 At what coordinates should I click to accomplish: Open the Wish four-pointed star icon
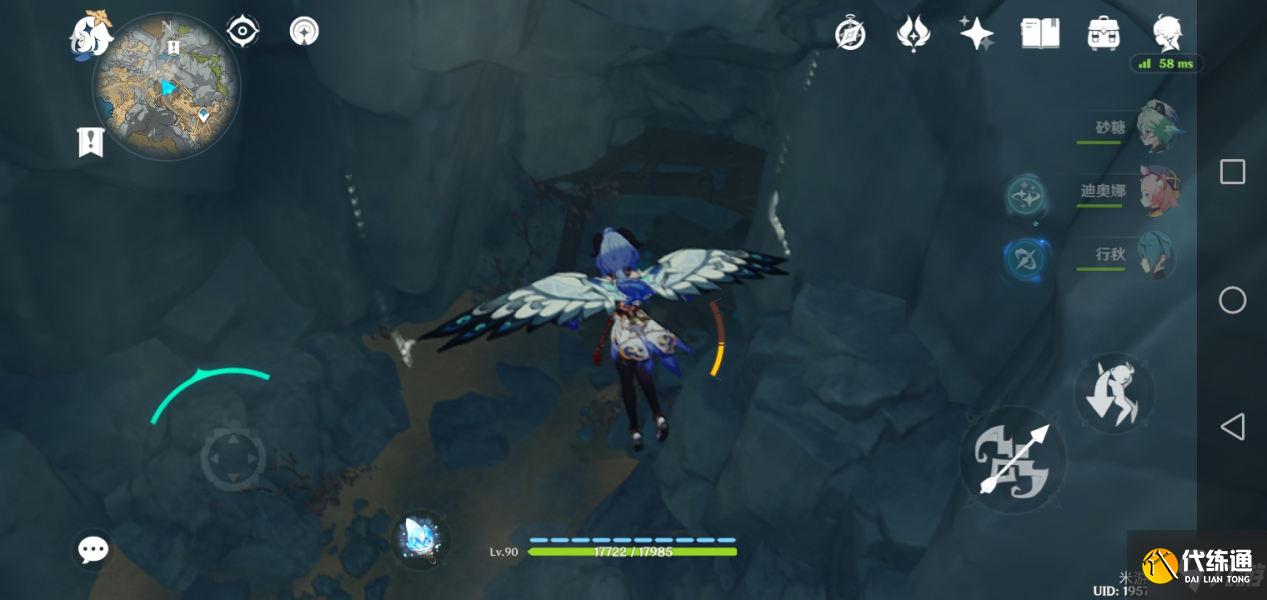pyautogui.click(x=976, y=34)
